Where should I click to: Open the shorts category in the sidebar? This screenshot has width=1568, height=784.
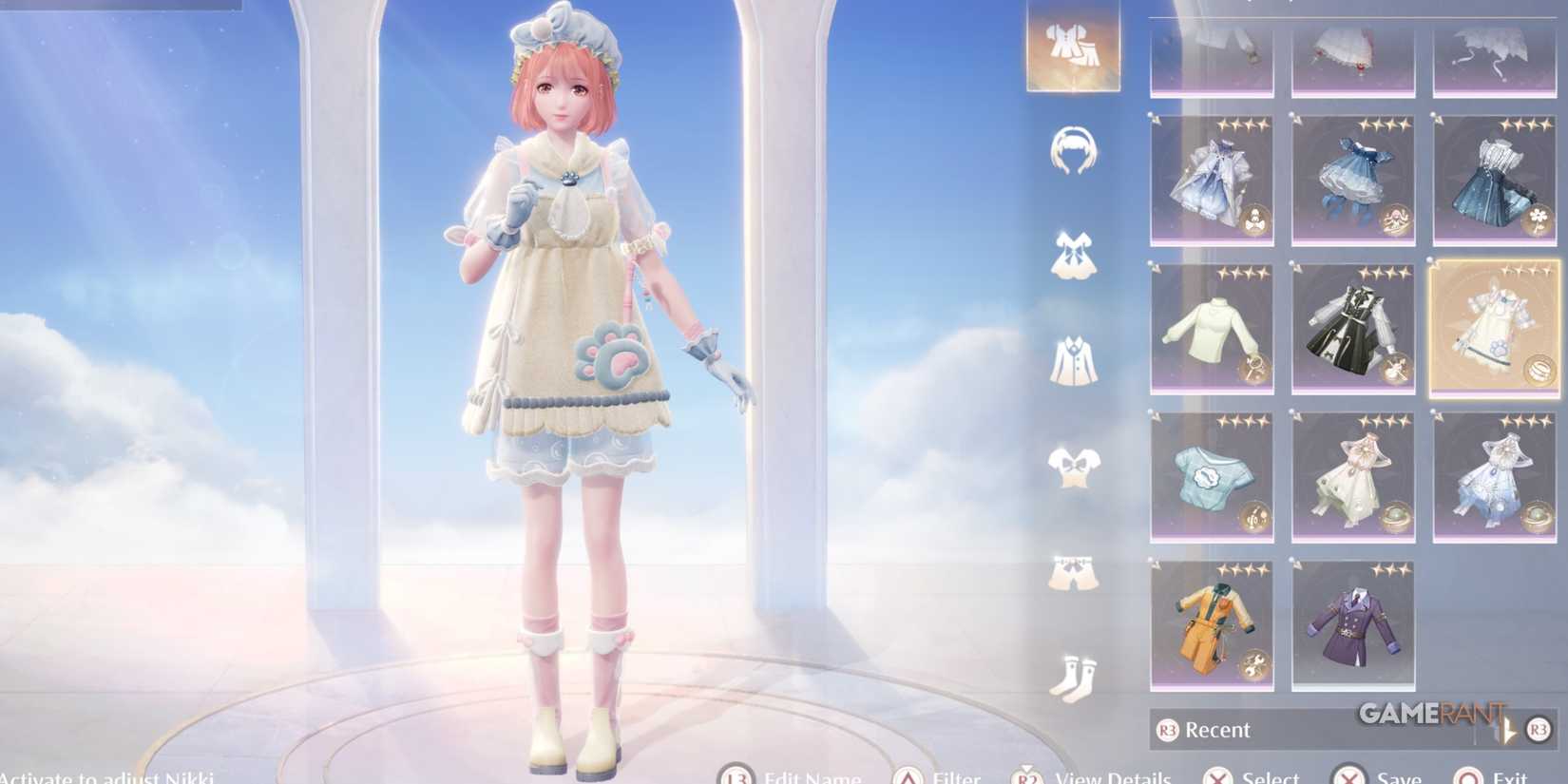pyautogui.click(x=1072, y=570)
